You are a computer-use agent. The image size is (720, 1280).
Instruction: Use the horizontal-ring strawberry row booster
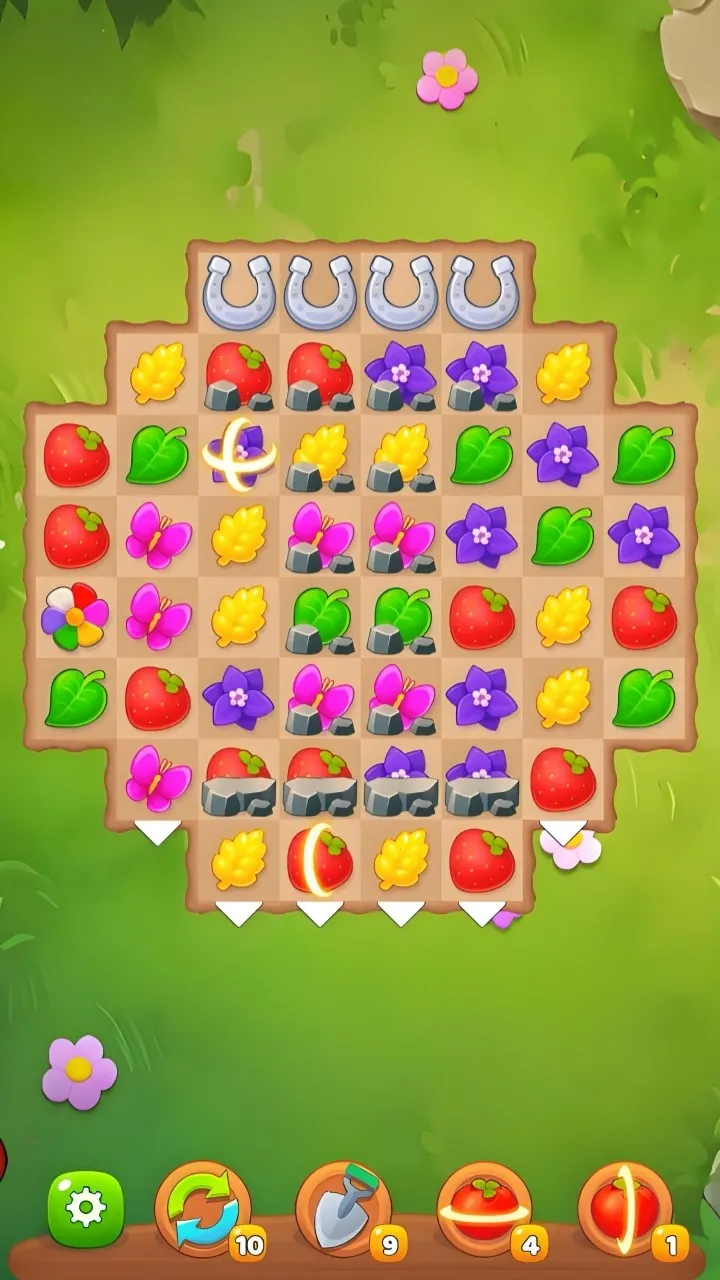485,1208
